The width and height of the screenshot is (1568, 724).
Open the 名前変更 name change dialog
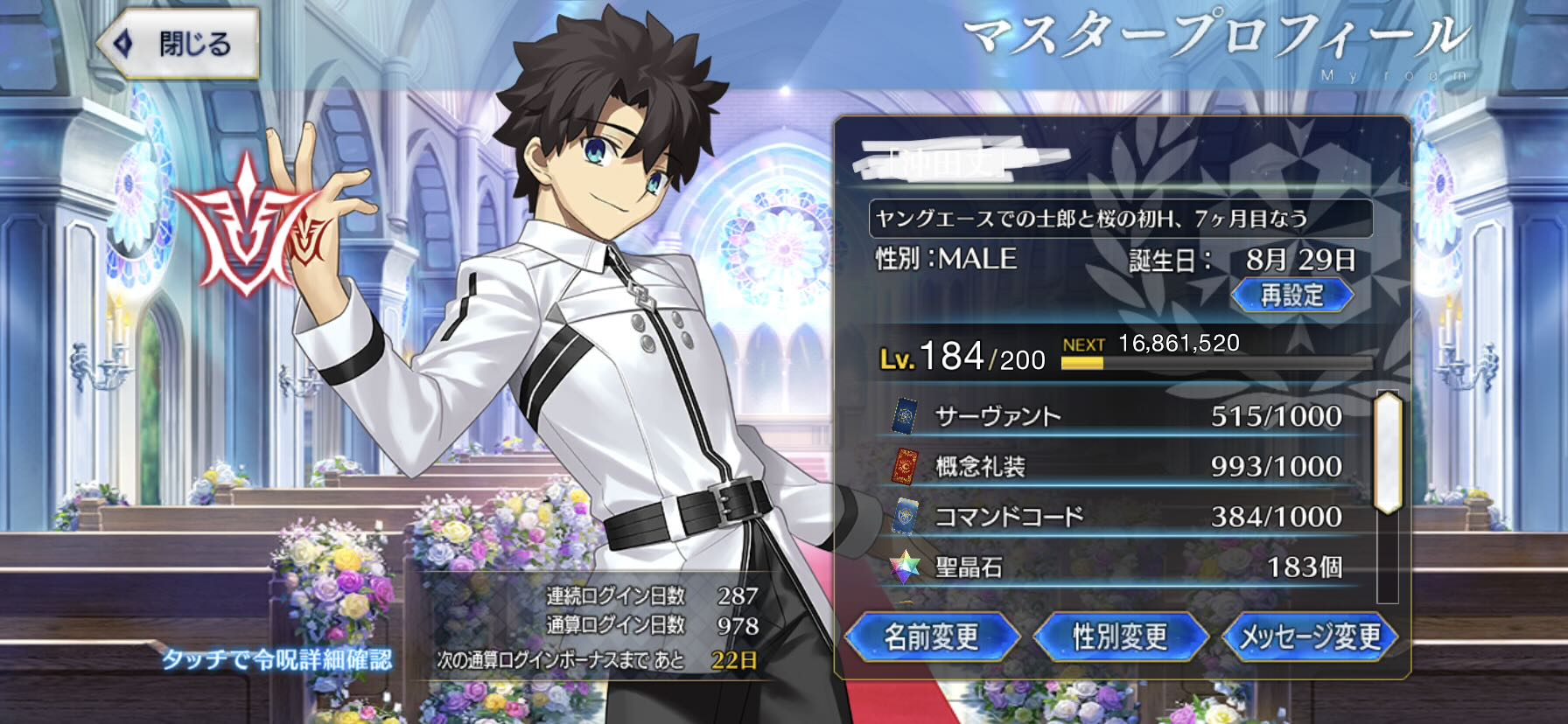click(x=932, y=636)
